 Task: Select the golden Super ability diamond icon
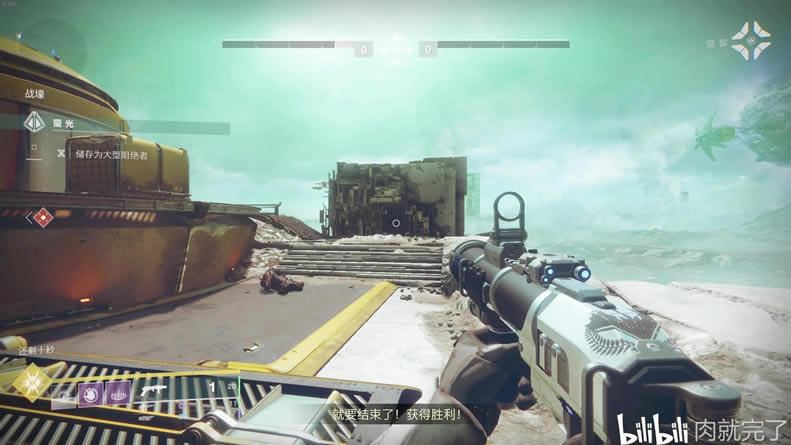33,380
